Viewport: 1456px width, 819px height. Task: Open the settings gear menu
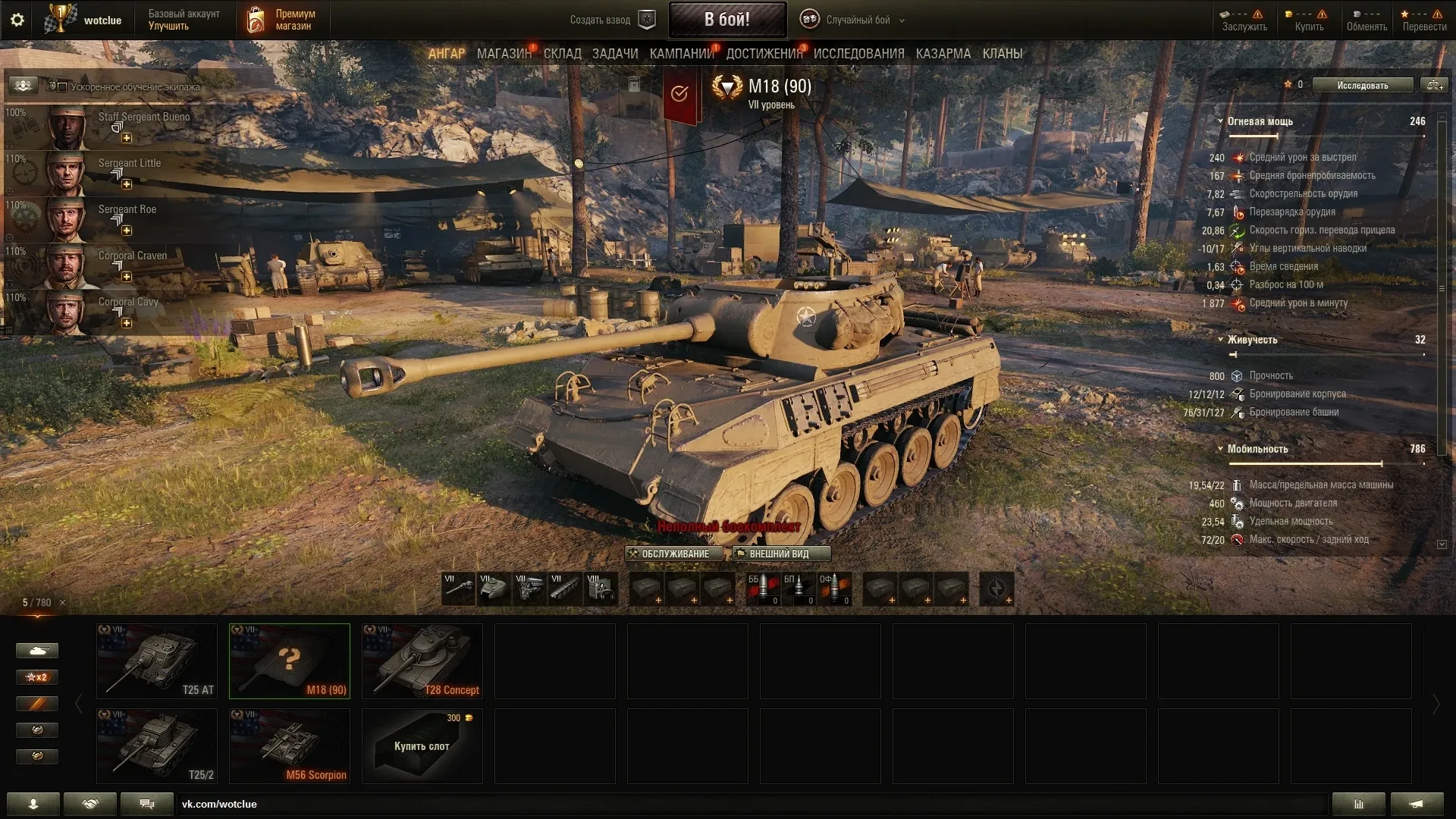[17, 20]
